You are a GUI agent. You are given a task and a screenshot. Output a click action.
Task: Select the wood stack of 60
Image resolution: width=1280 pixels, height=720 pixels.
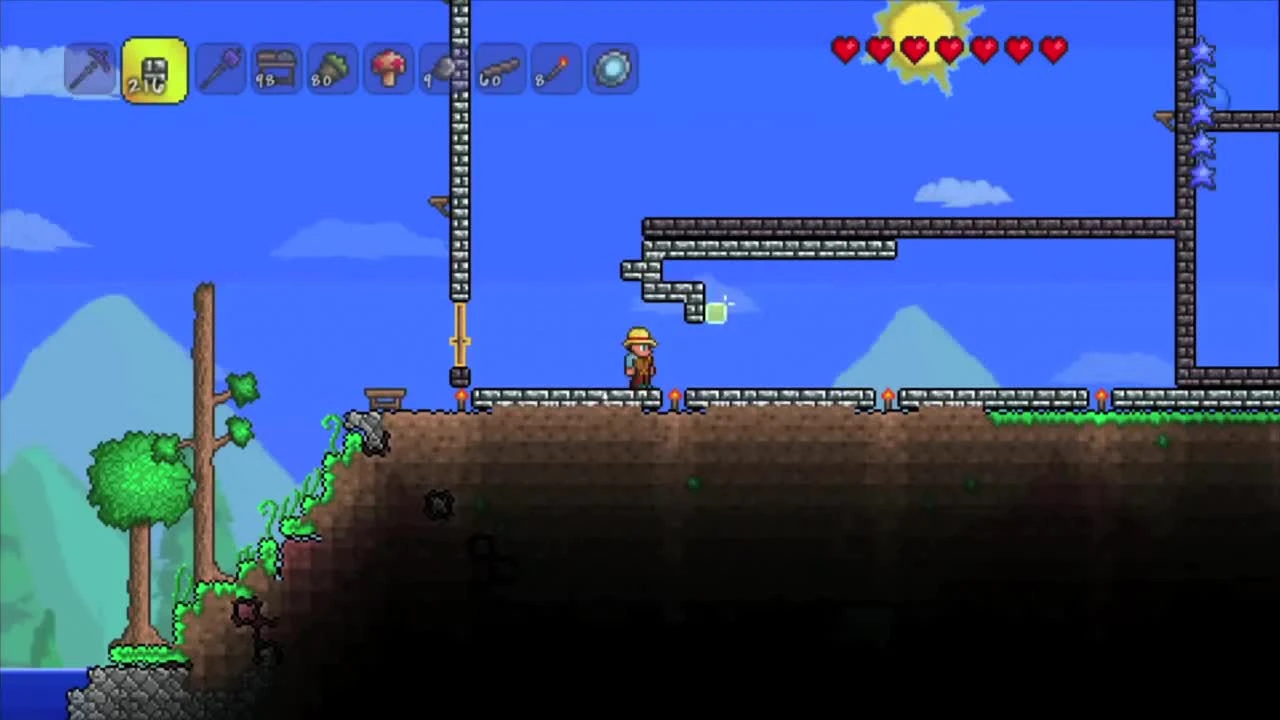pyautogui.click(x=498, y=67)
